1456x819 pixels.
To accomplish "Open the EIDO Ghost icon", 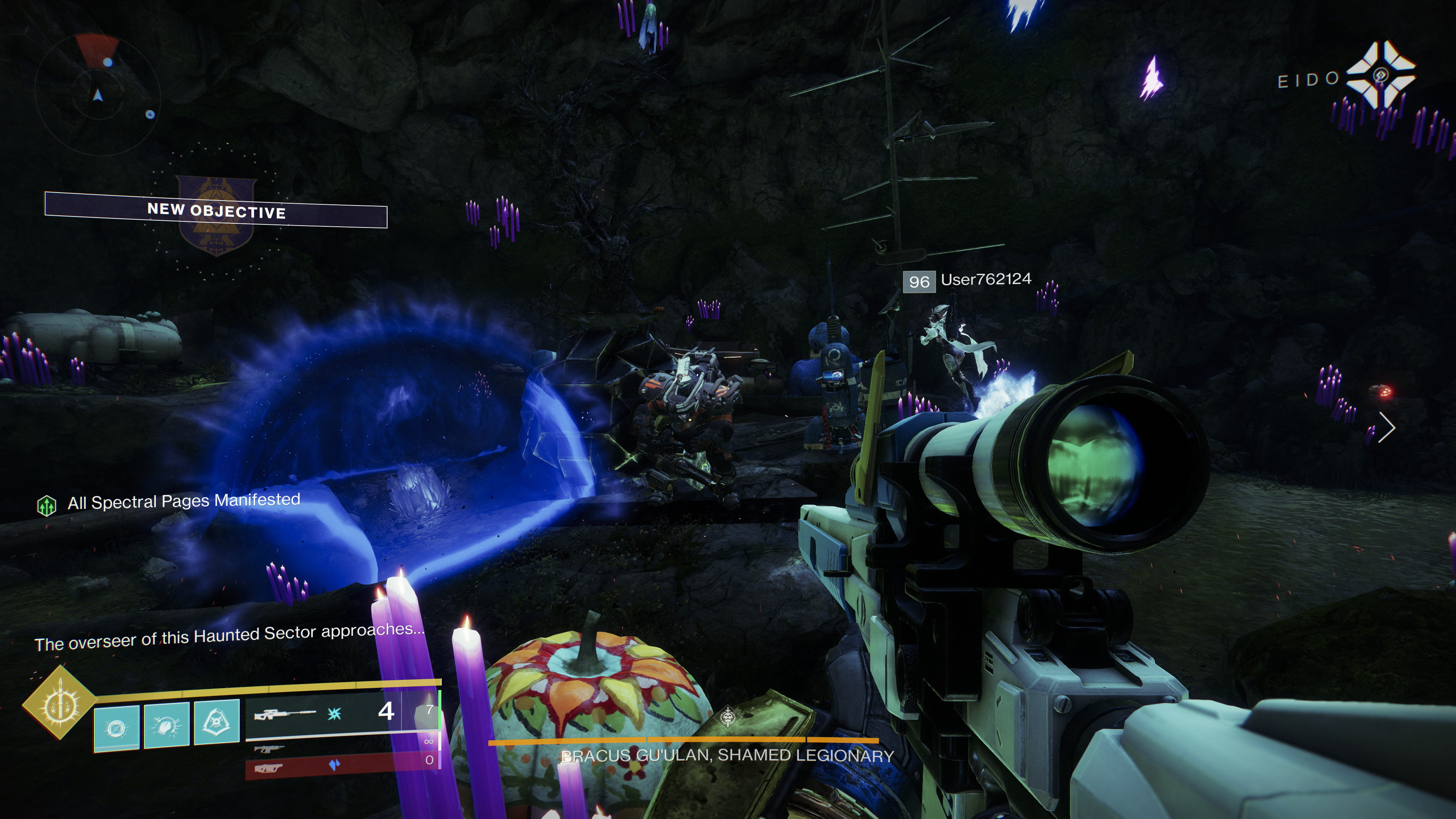I will point(1380,76).
